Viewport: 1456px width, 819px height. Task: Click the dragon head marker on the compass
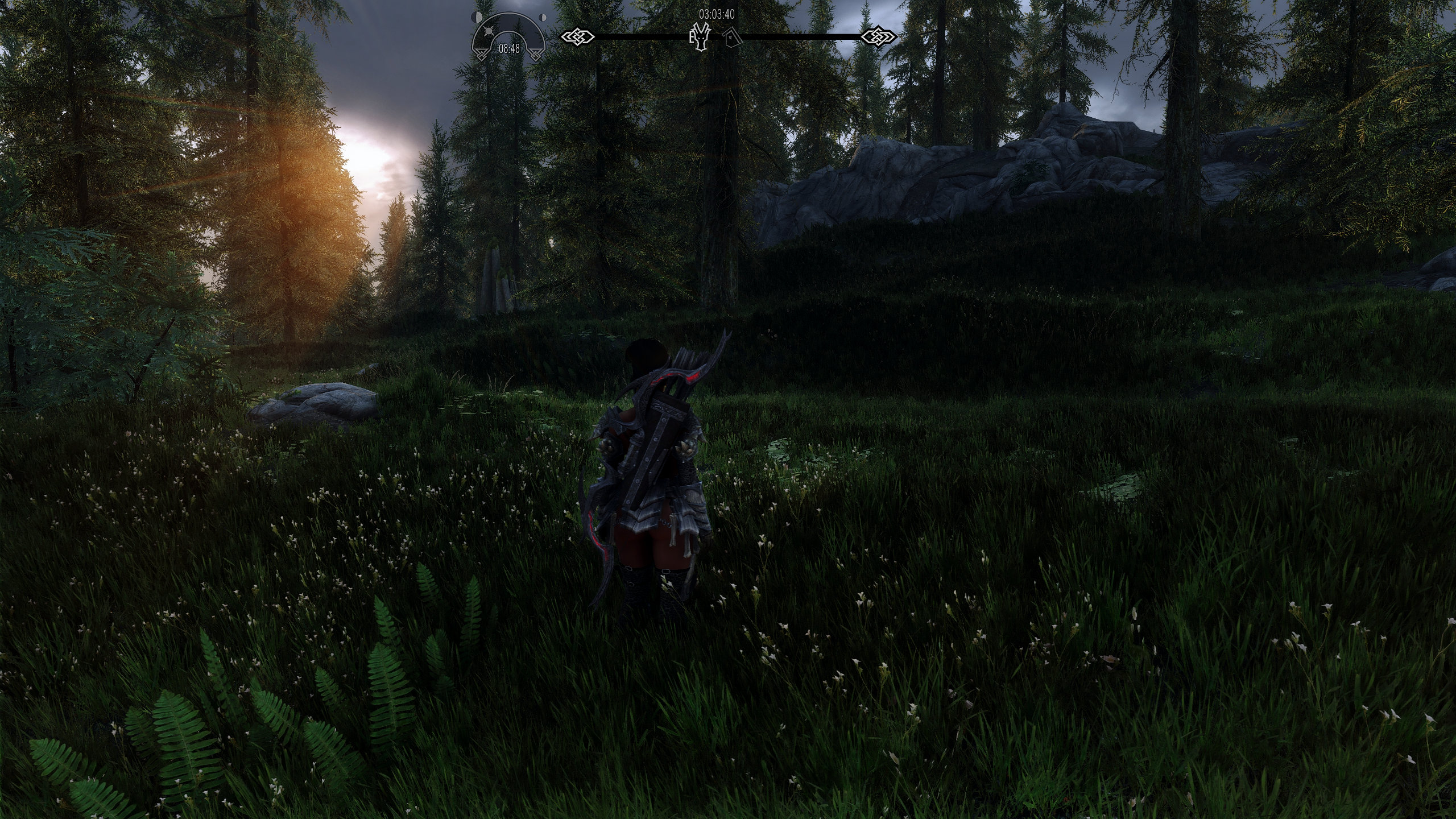coord(702,38)
